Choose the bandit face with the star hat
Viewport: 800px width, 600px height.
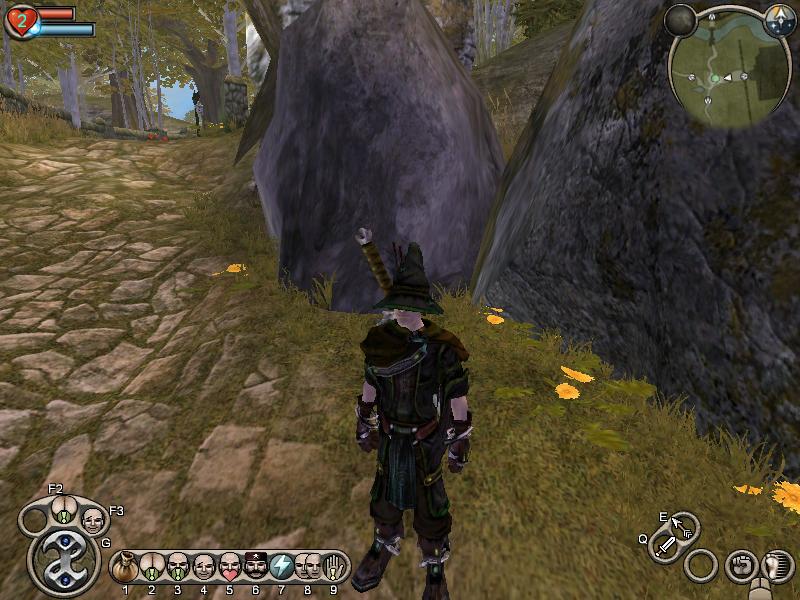(256, 567)
